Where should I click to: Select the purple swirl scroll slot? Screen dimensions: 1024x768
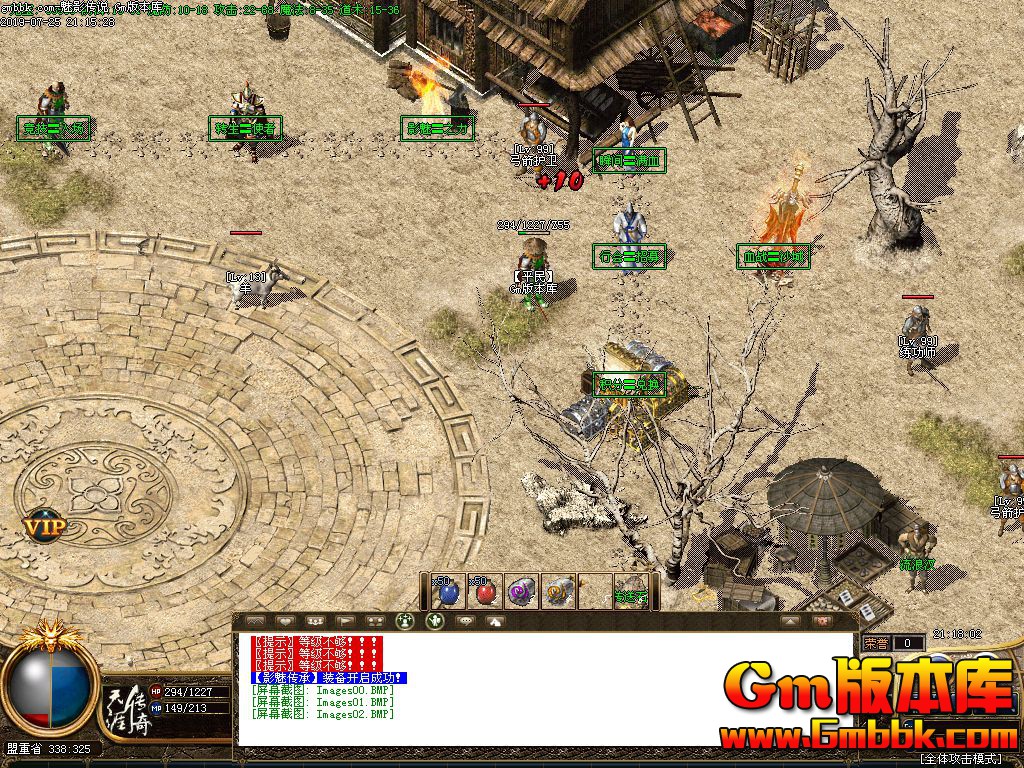[x=522, y=591]
